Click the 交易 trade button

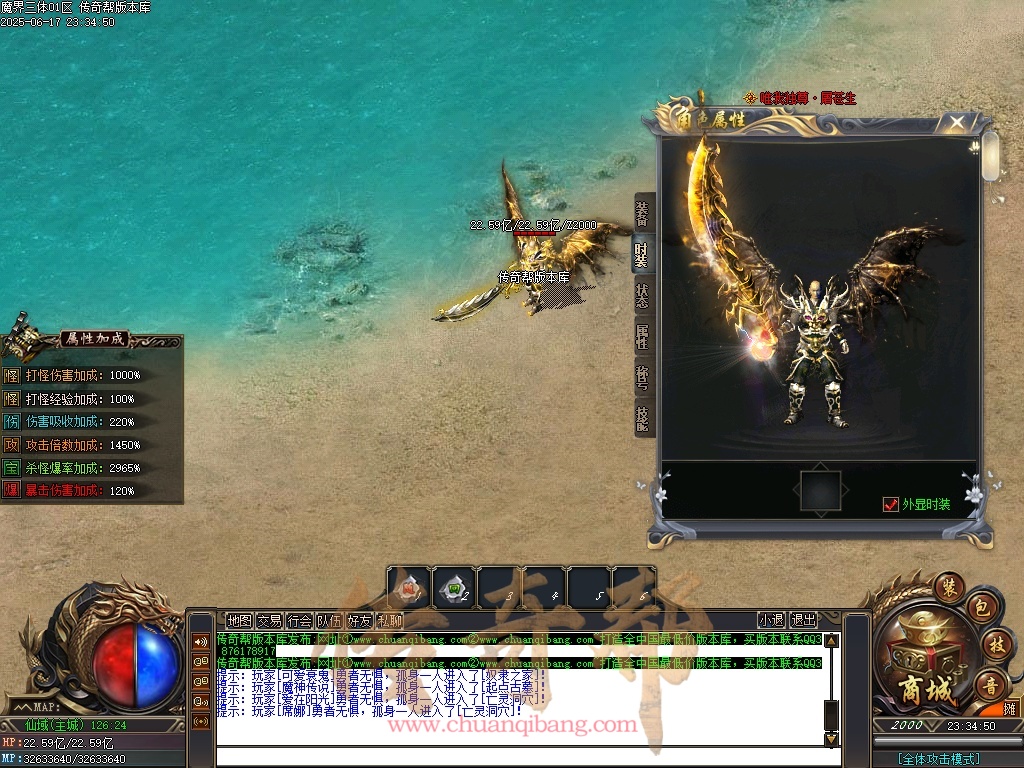pos(269,620)
